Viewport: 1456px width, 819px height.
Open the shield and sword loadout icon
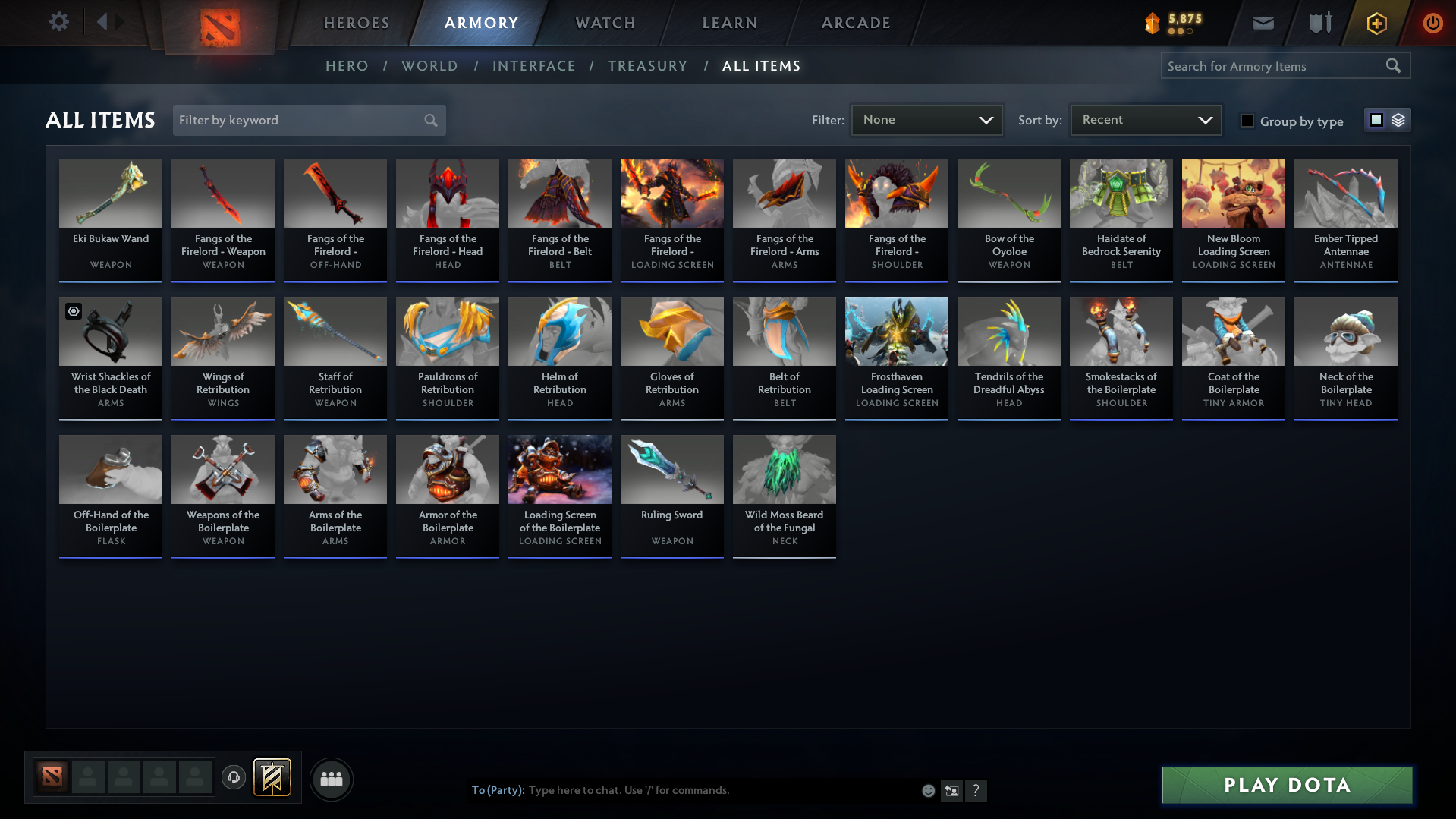pyautogui.click(x=1319, y=23)
